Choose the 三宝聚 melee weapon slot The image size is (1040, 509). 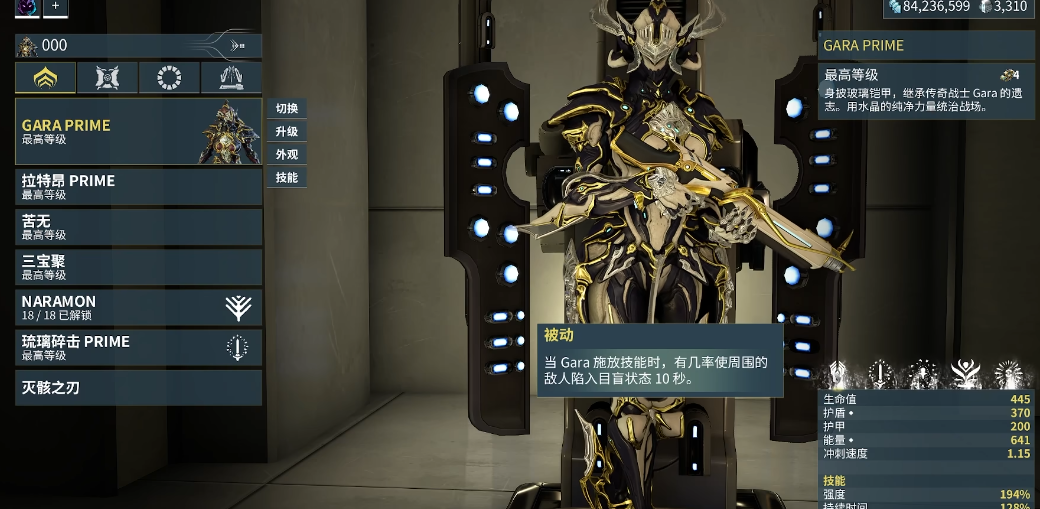coord(138,267)
